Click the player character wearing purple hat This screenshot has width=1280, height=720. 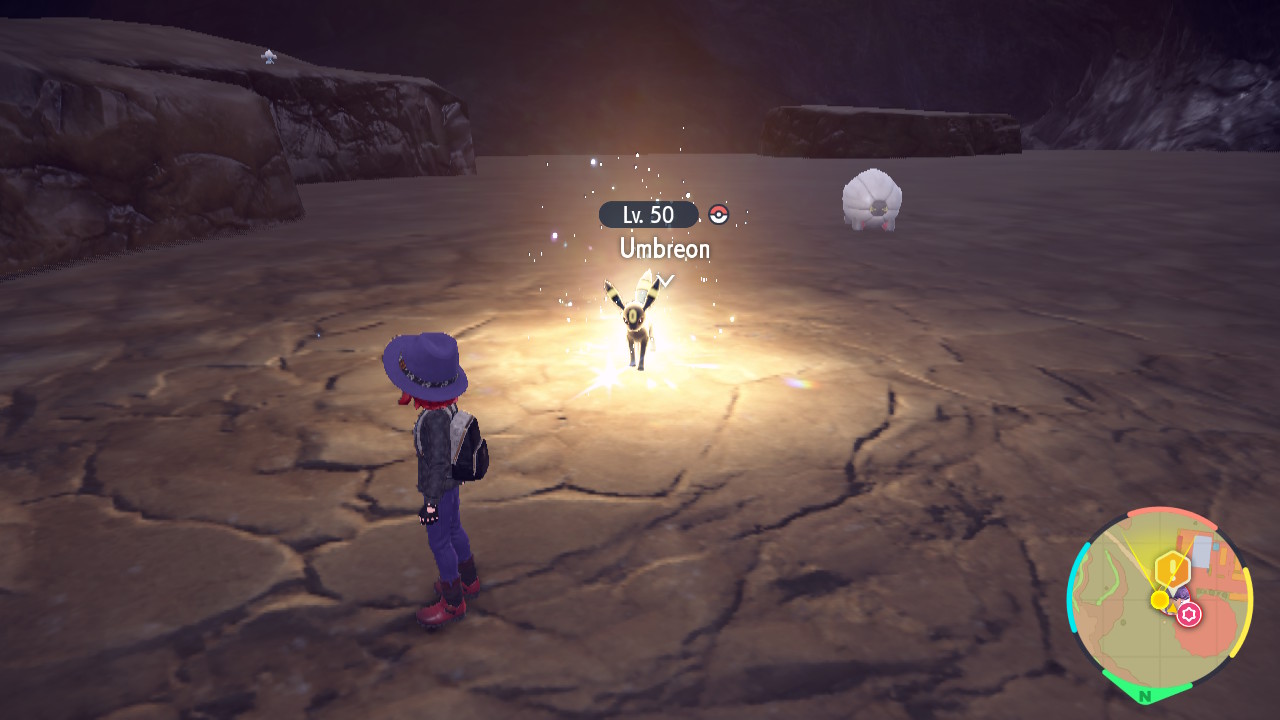point(435,470)
